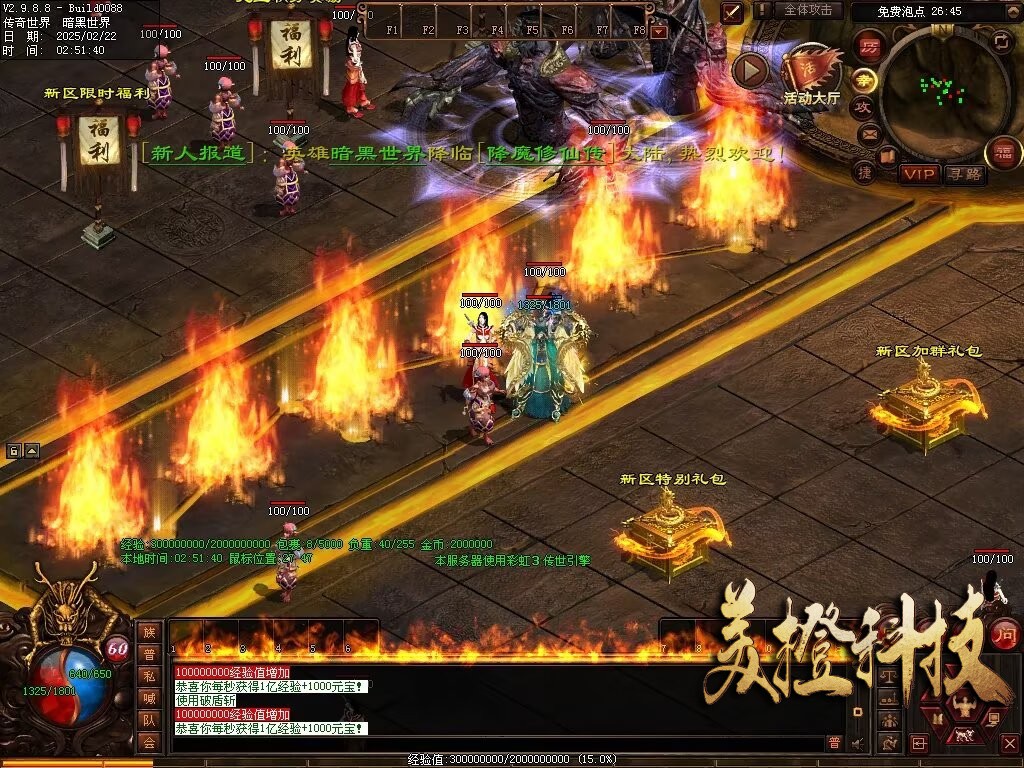The height and width of the screenshot is (768, 1024).
Task: Switch to the 队 team chat channel
Action: 149,720
